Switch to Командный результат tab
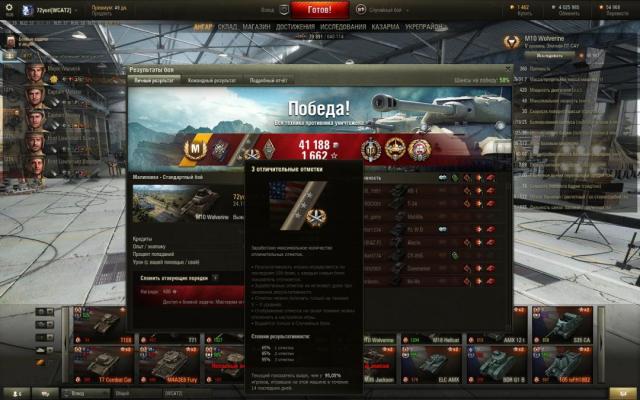This screenshot has height=400, width=640. (x=212, y=79)
